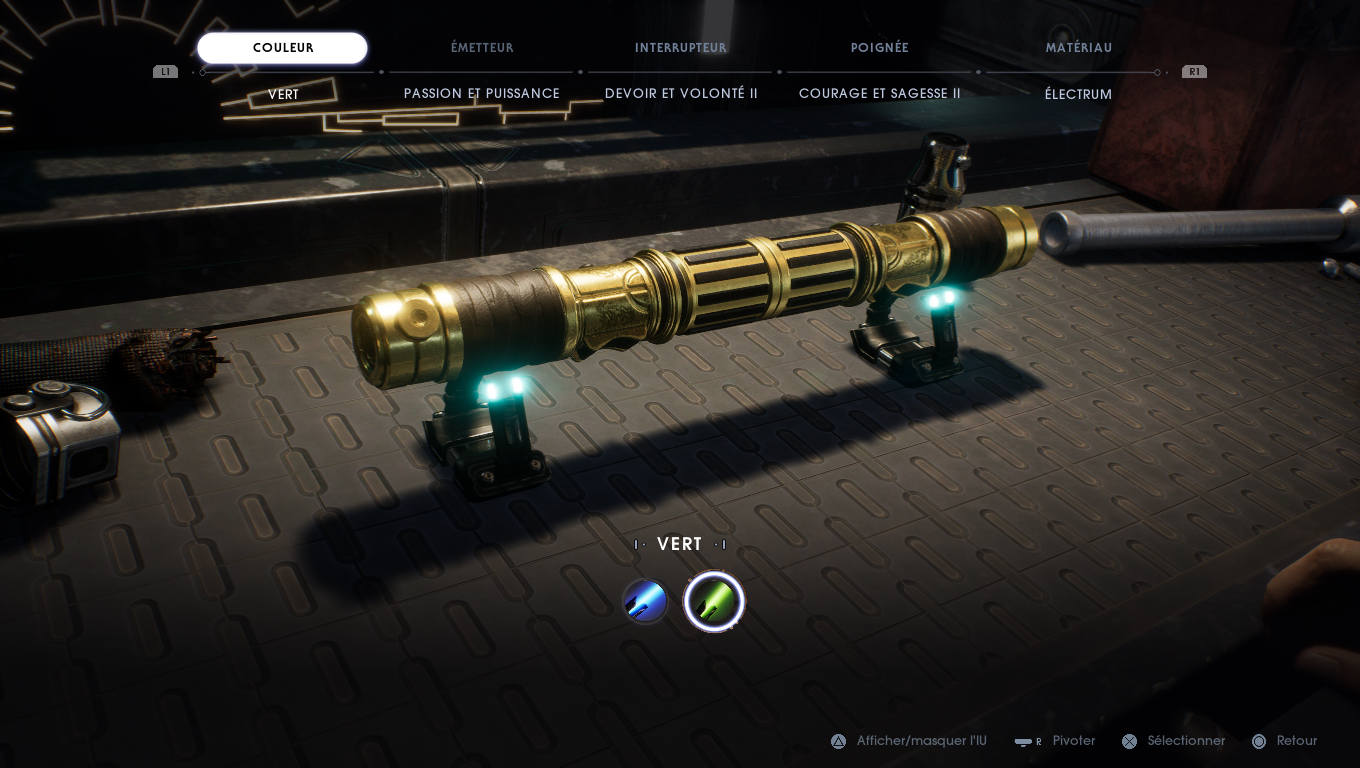Click the cross button icon beside Sélectionner
The height and width of the screenshot is (768, 1360).
pos(1131,741)
